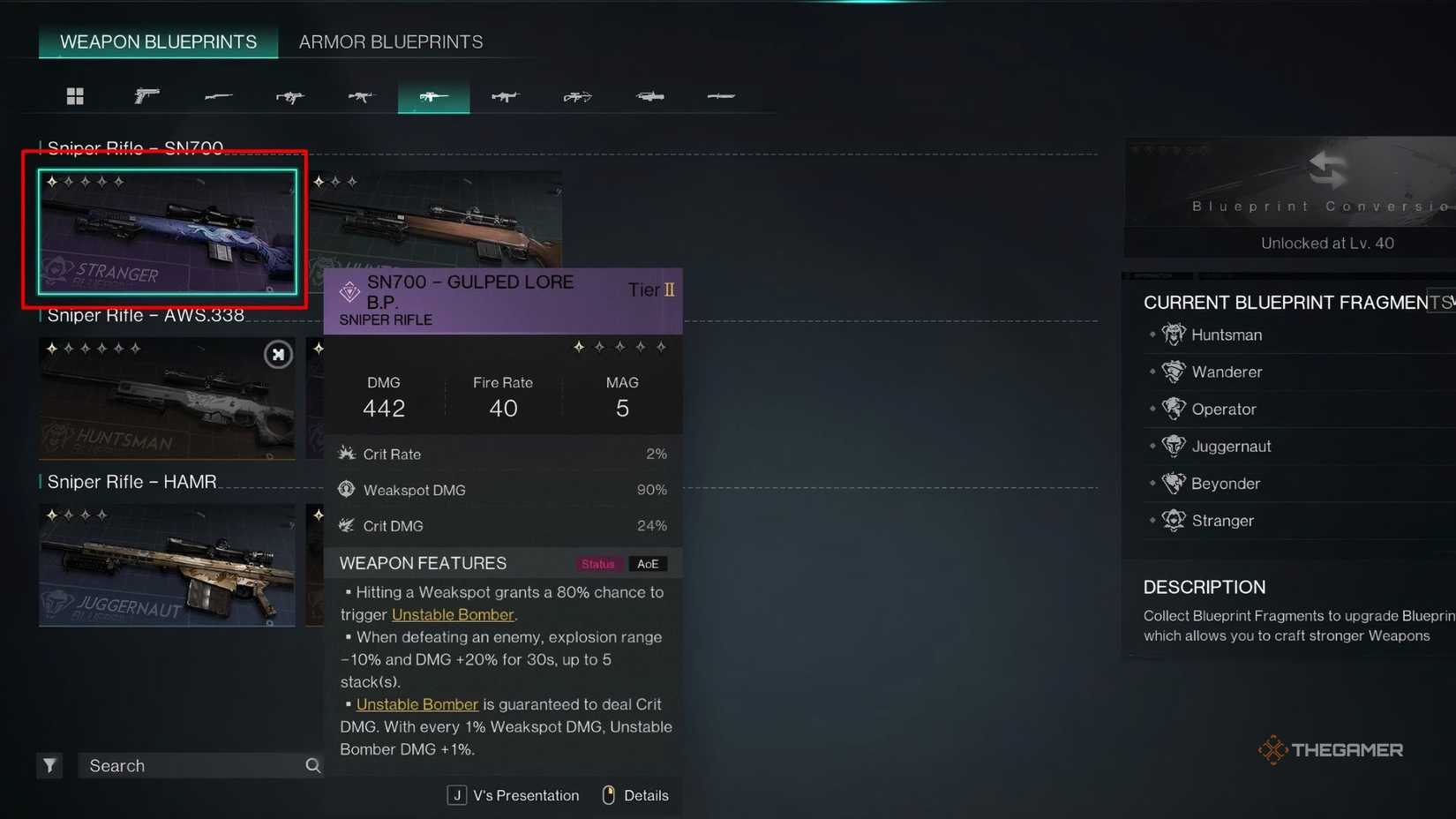Open the all-weapons grid category icon
Screen dimensions: 1456x819
[x=75, y=96]
